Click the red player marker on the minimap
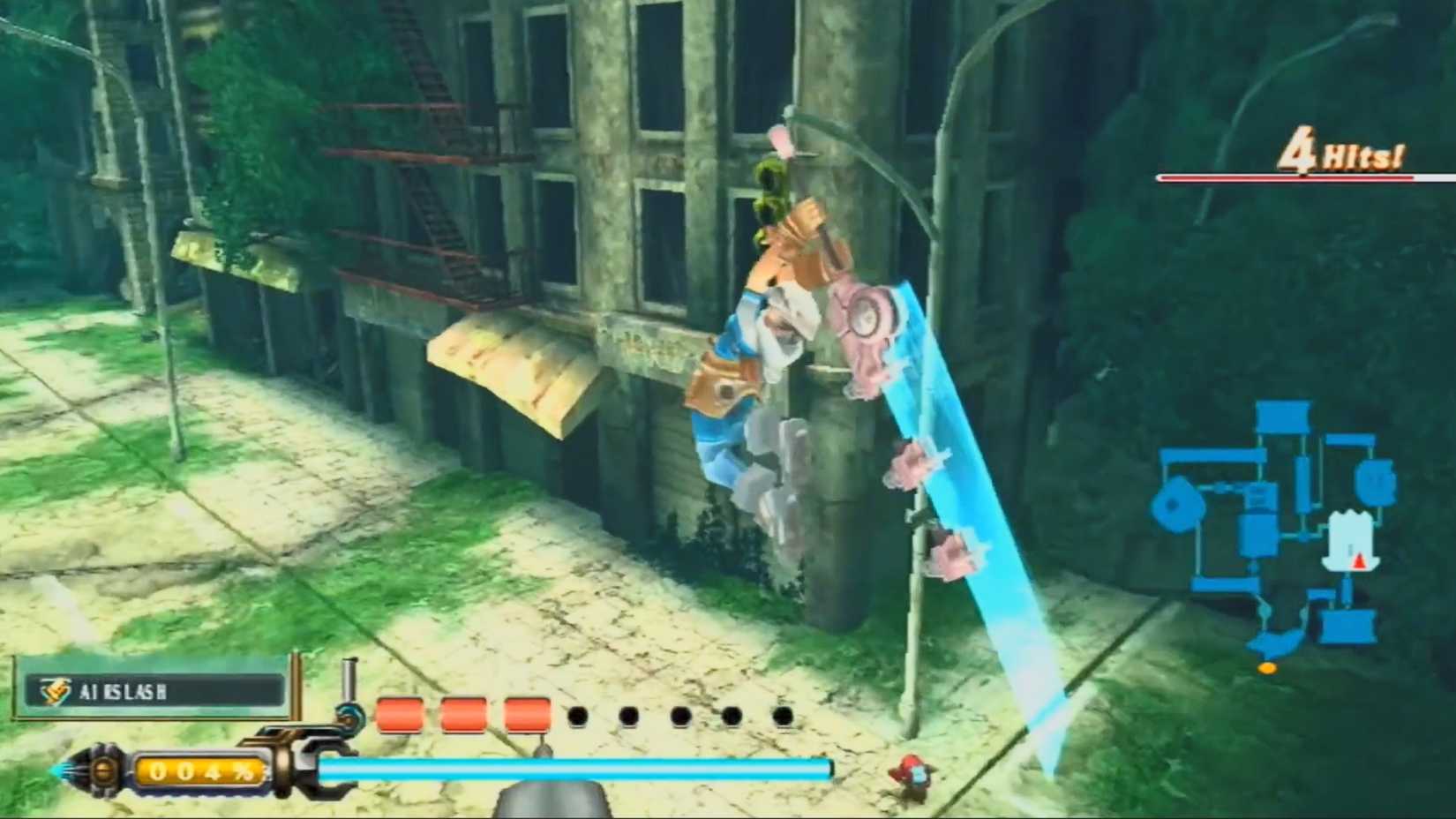The image size is (1456, 819). (1356, 560)
